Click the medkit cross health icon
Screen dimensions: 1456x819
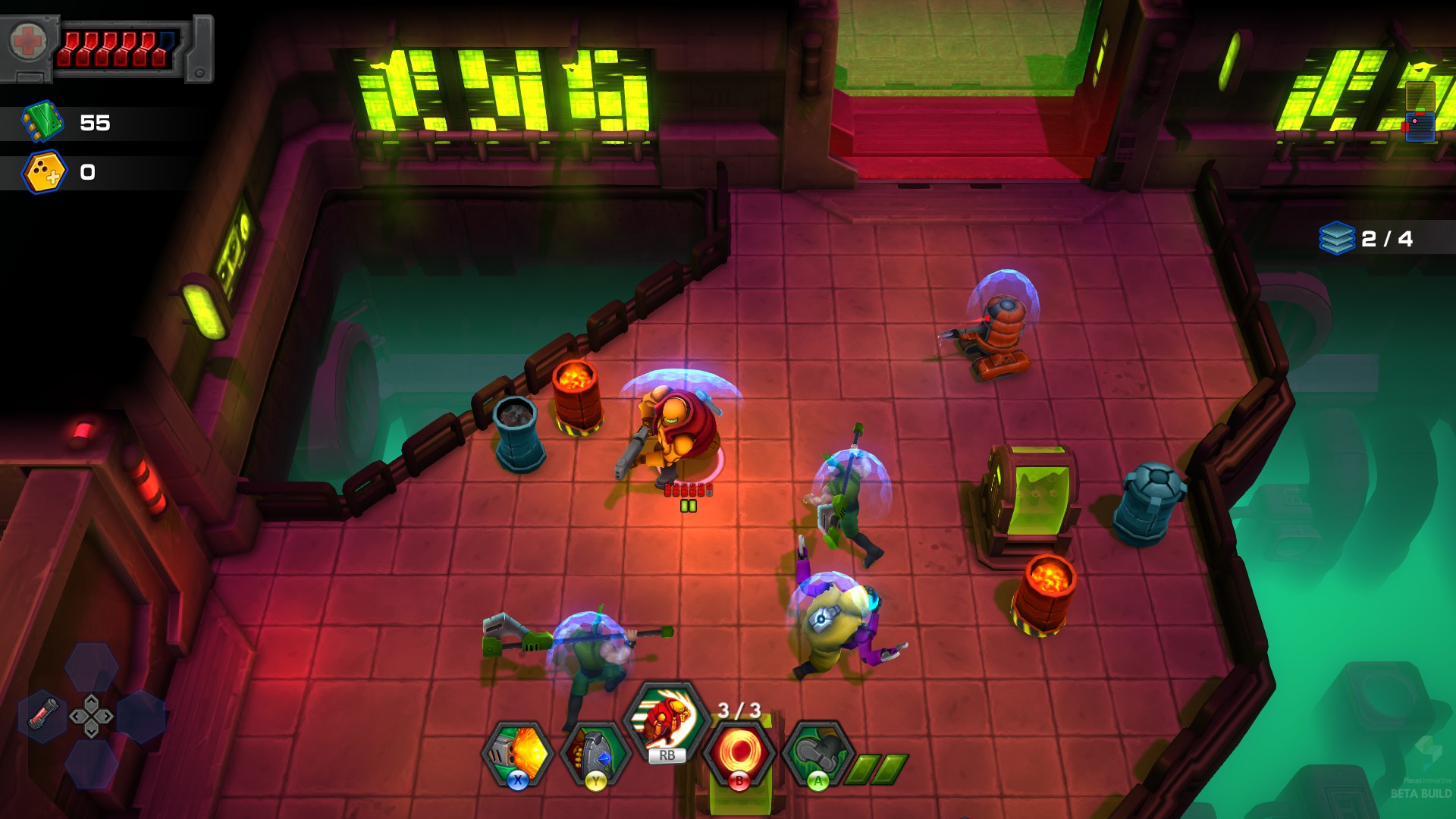(28, 42)
